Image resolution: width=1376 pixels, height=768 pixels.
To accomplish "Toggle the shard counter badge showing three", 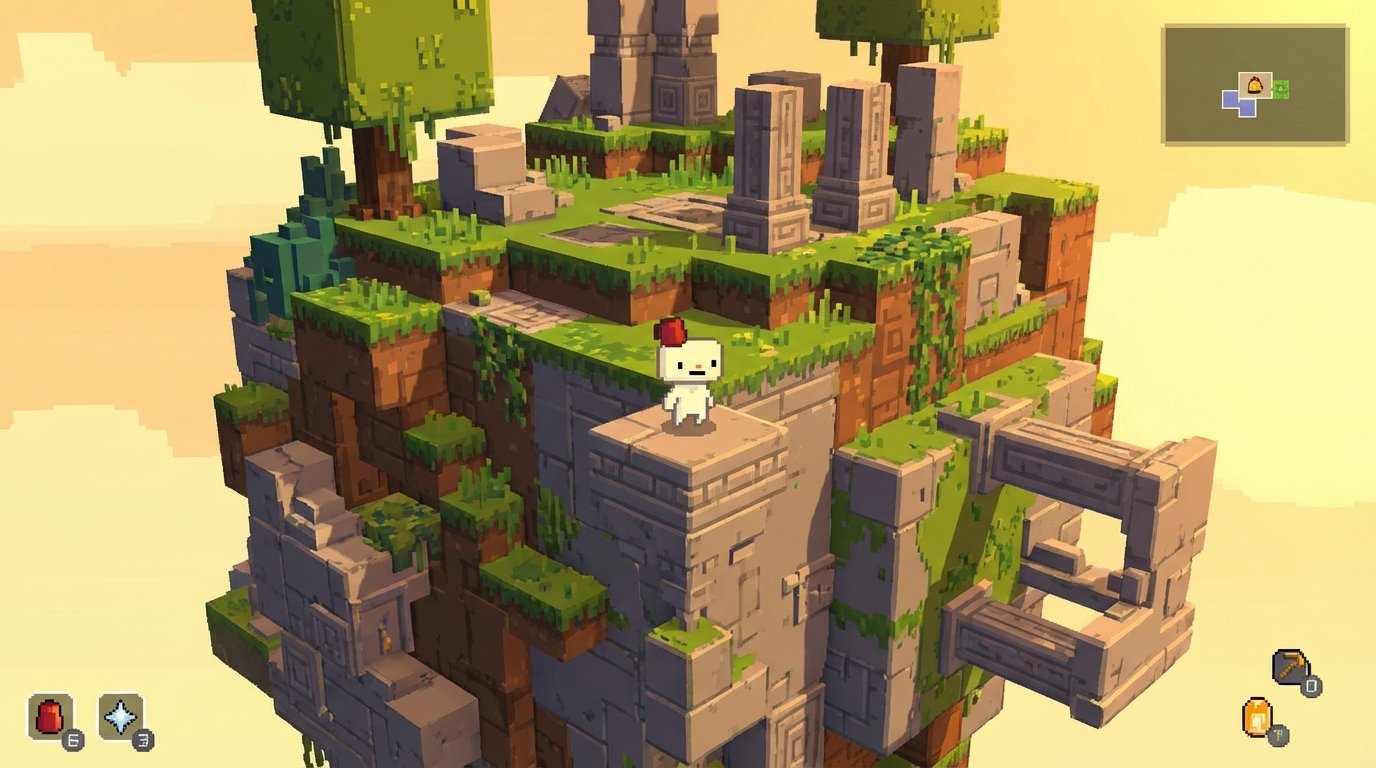I will click(143, 741).
